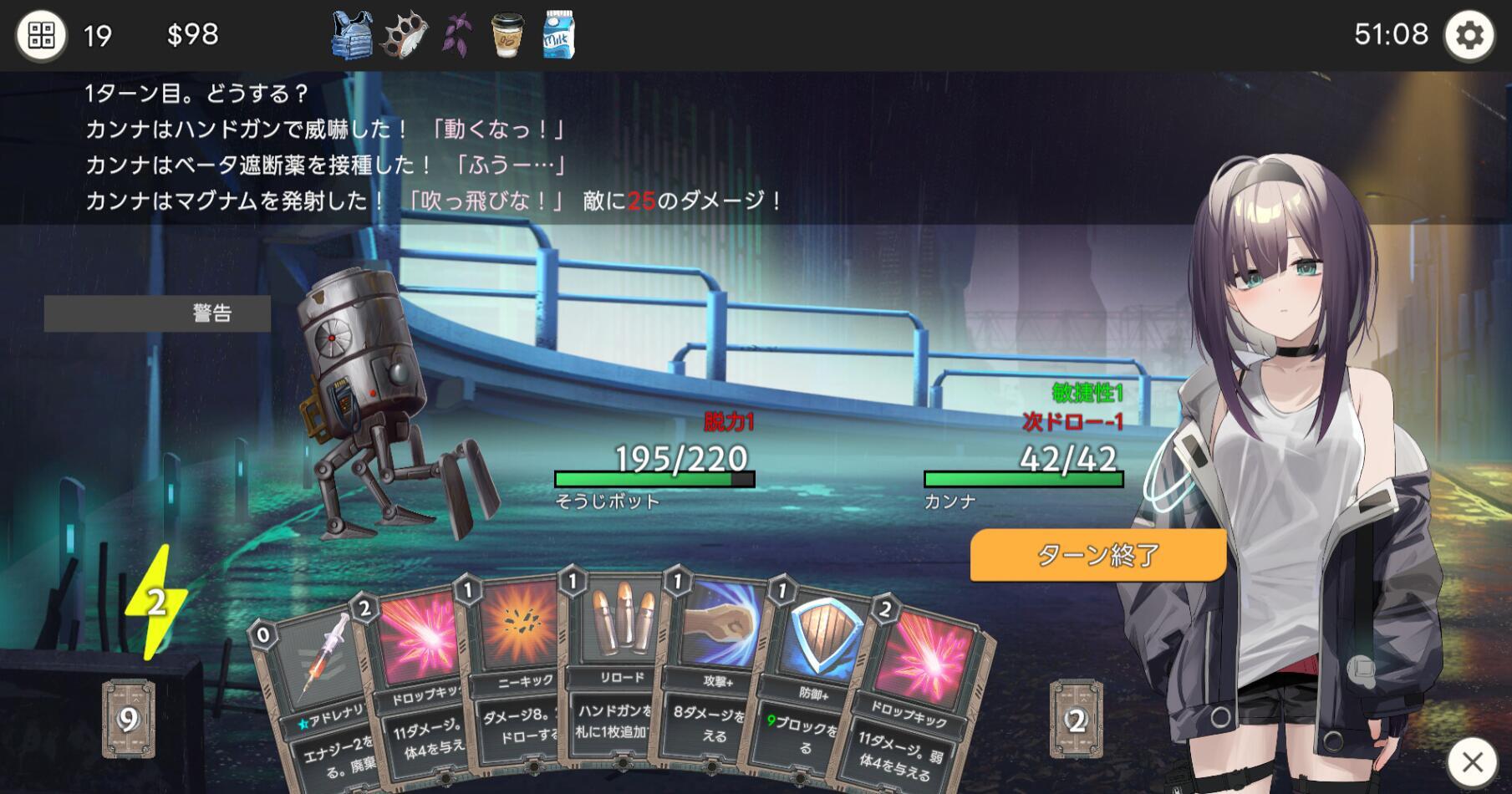
Task: Inspect the coffee cup item icon
Action: pyautogui.click(x=507, y=35)
